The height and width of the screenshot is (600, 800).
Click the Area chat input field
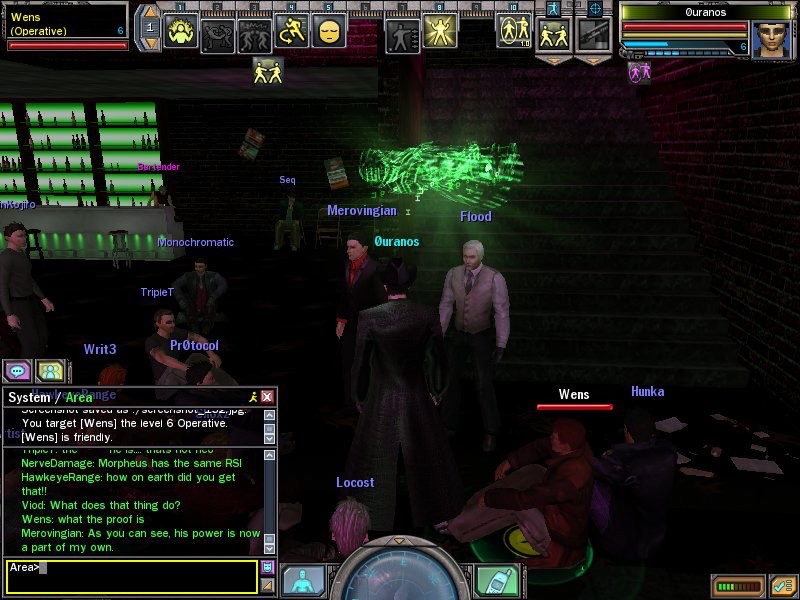(x=132, y=576)
